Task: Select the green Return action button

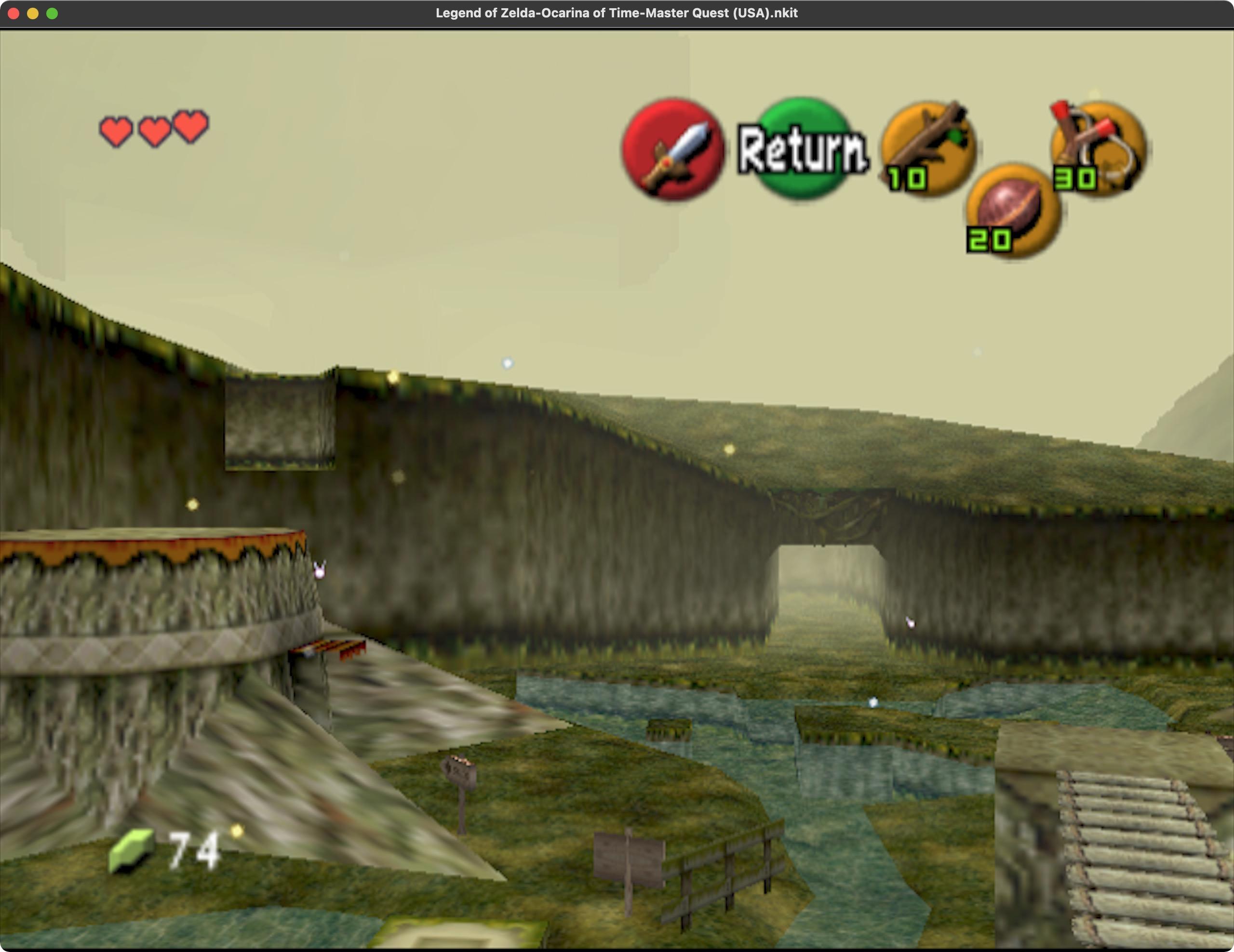Action: [803, 148]
